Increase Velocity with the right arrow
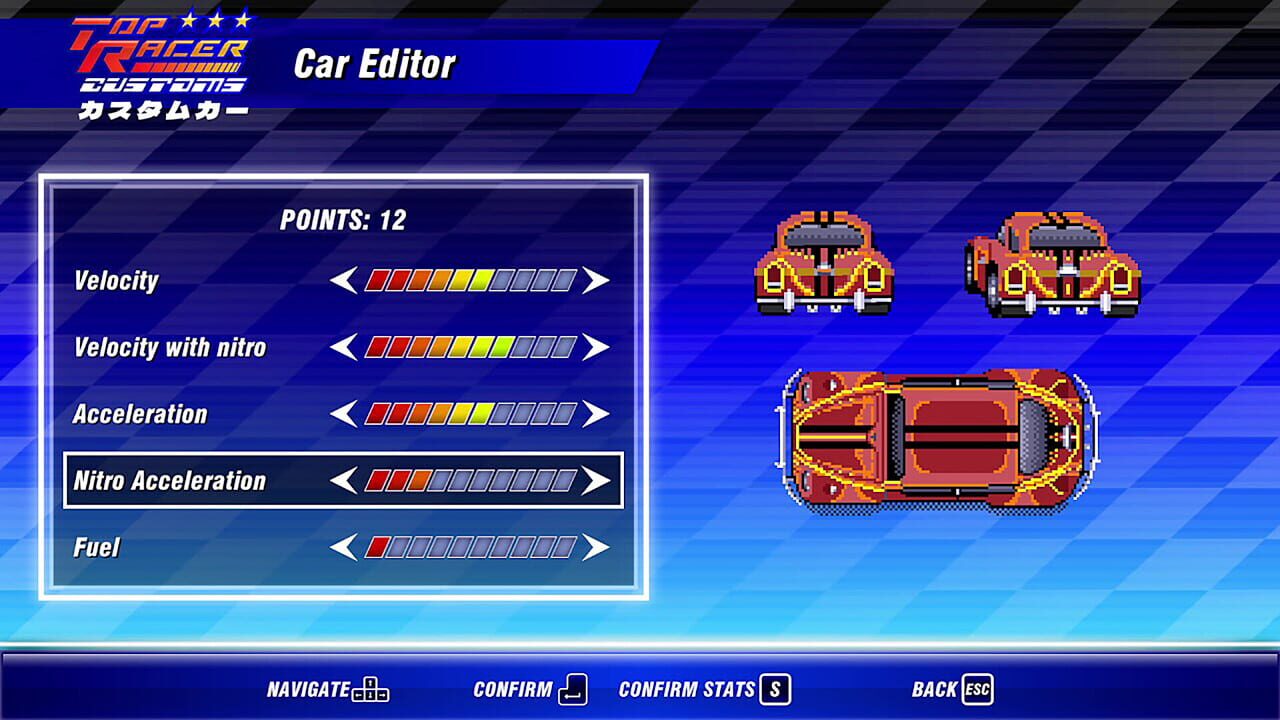This screenshot has width=1280, height=720. 596,281
